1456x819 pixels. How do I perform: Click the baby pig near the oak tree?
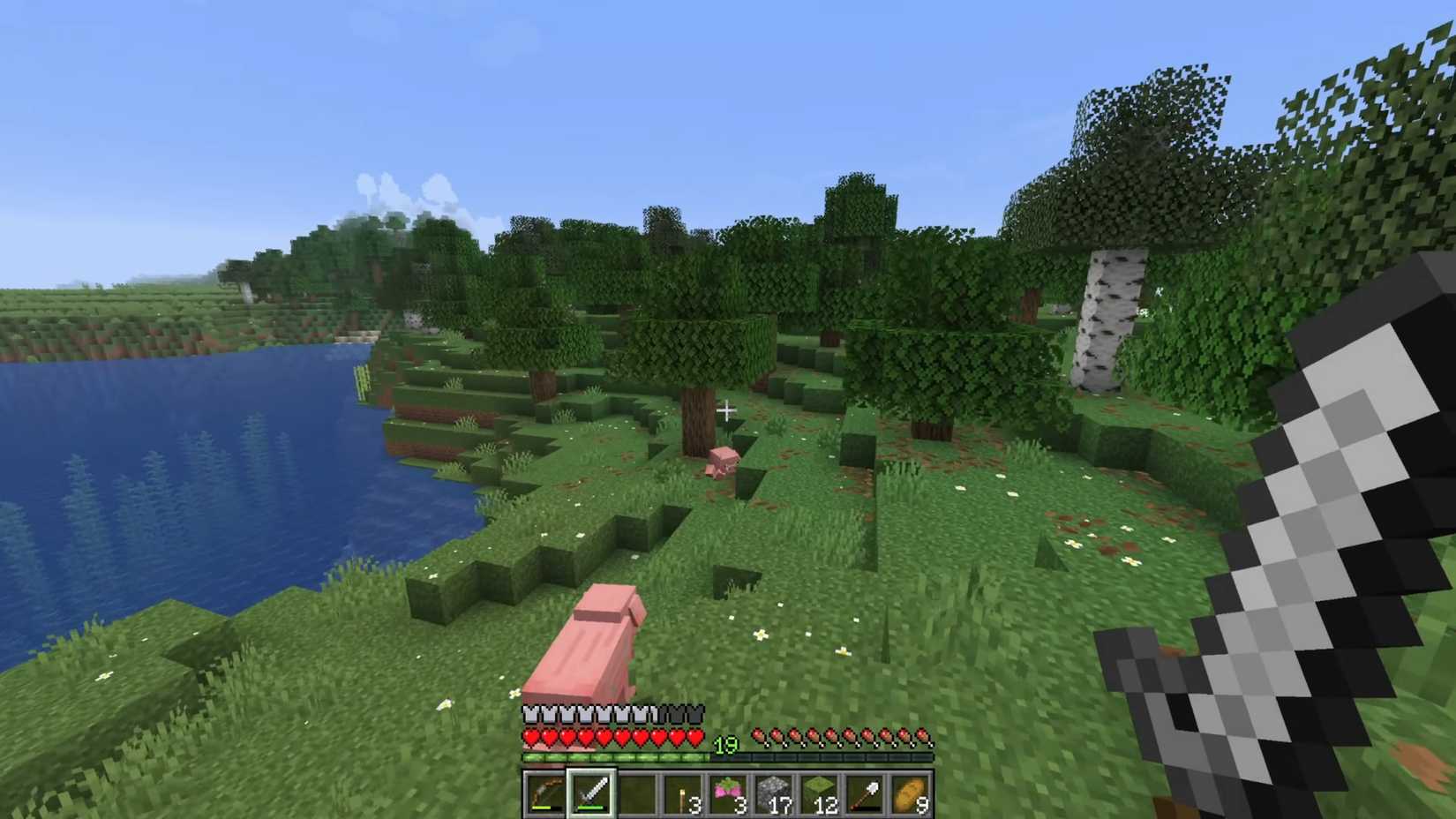pos(720,459)
